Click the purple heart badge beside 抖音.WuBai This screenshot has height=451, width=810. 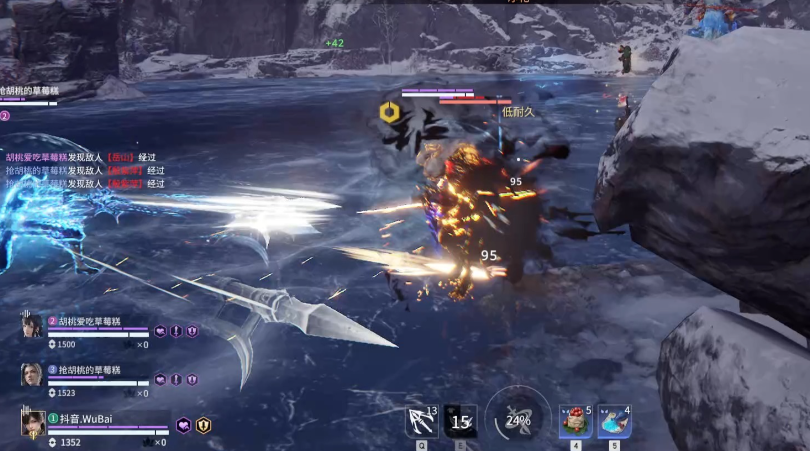point(184,425)
